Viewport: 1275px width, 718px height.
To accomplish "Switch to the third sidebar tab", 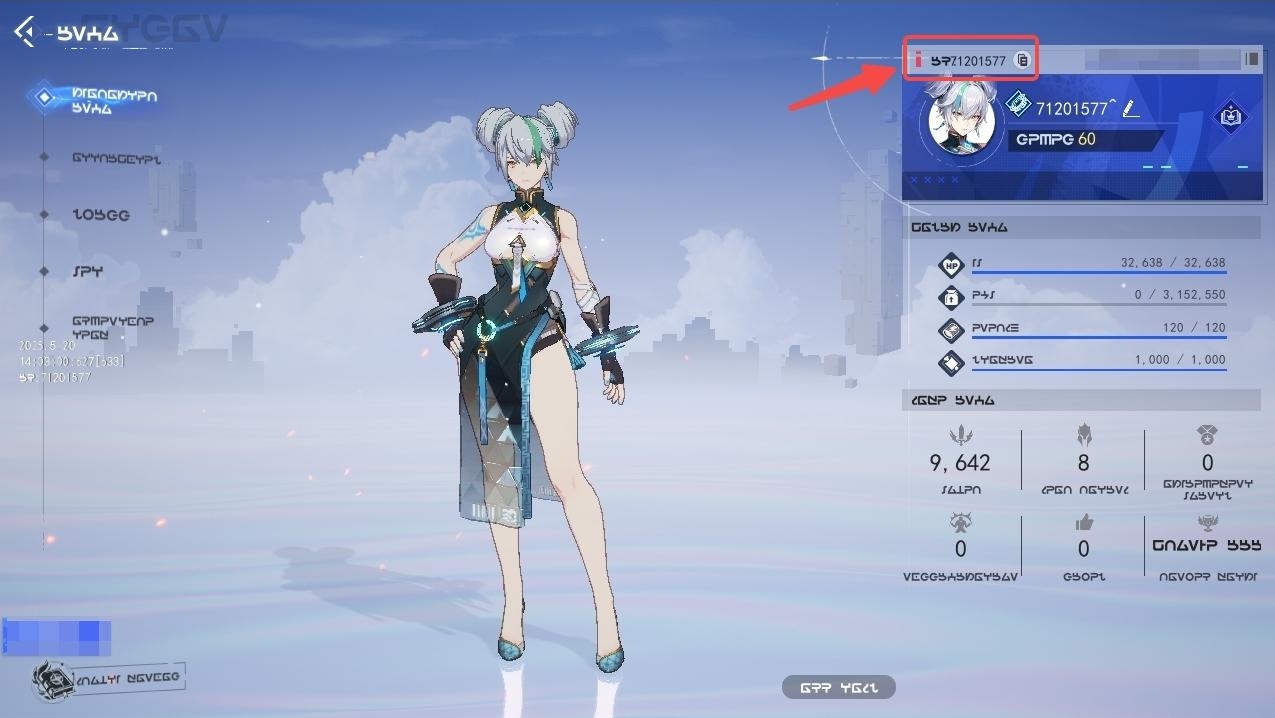I will [100, 215].
